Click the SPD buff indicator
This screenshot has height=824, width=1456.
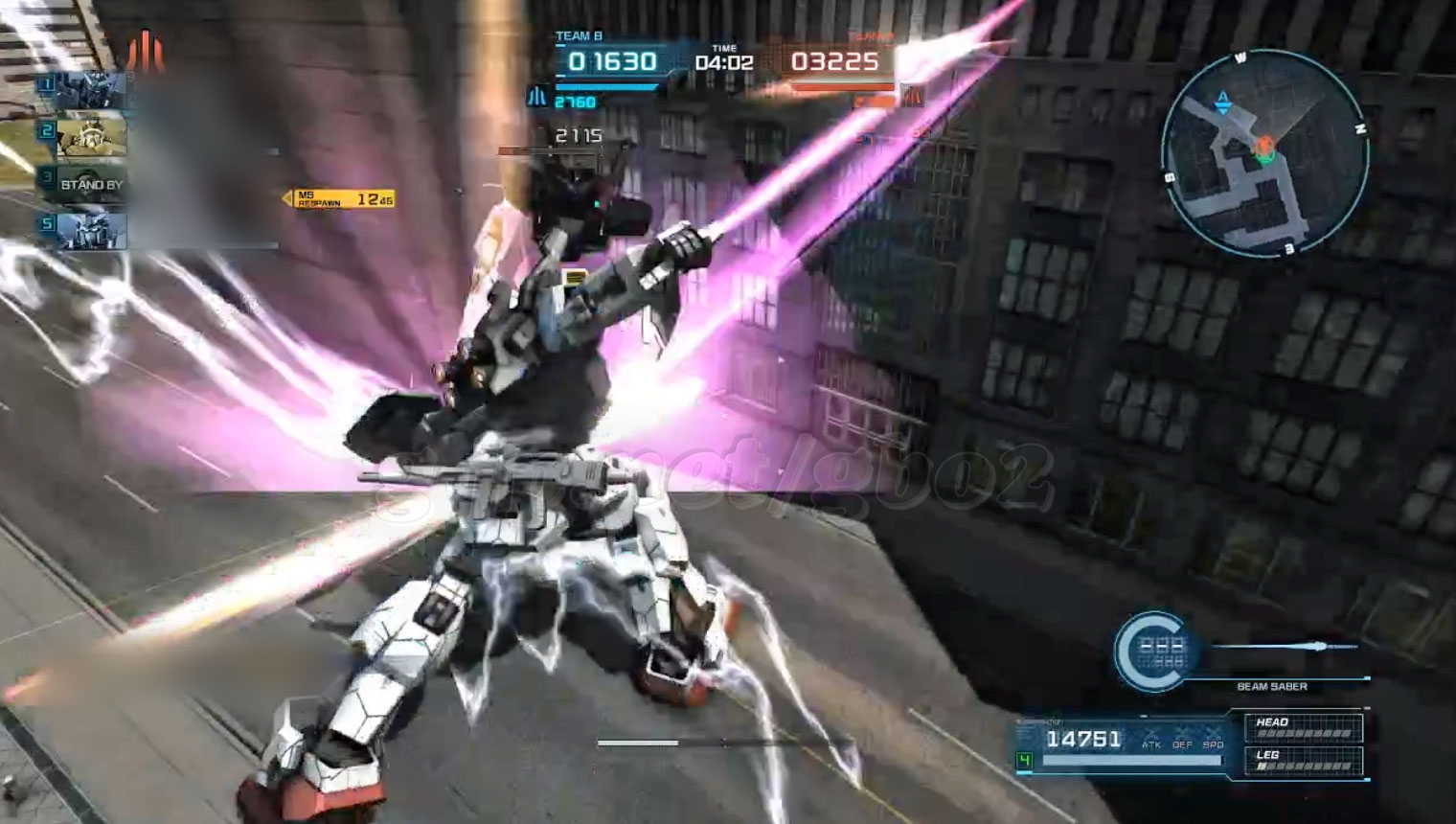[1214, 738]
